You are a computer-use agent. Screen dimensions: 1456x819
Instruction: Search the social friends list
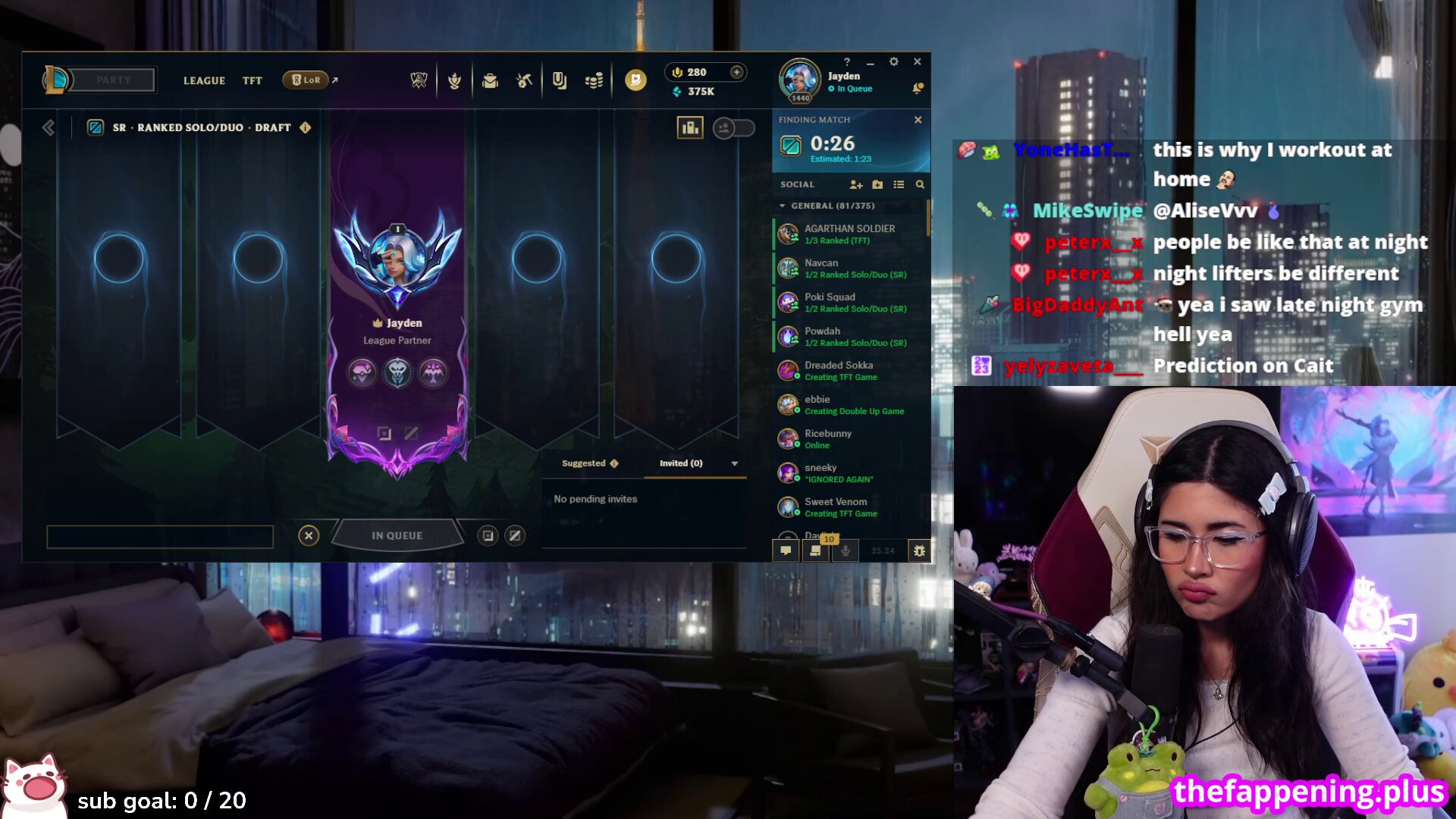pos(920,184)
